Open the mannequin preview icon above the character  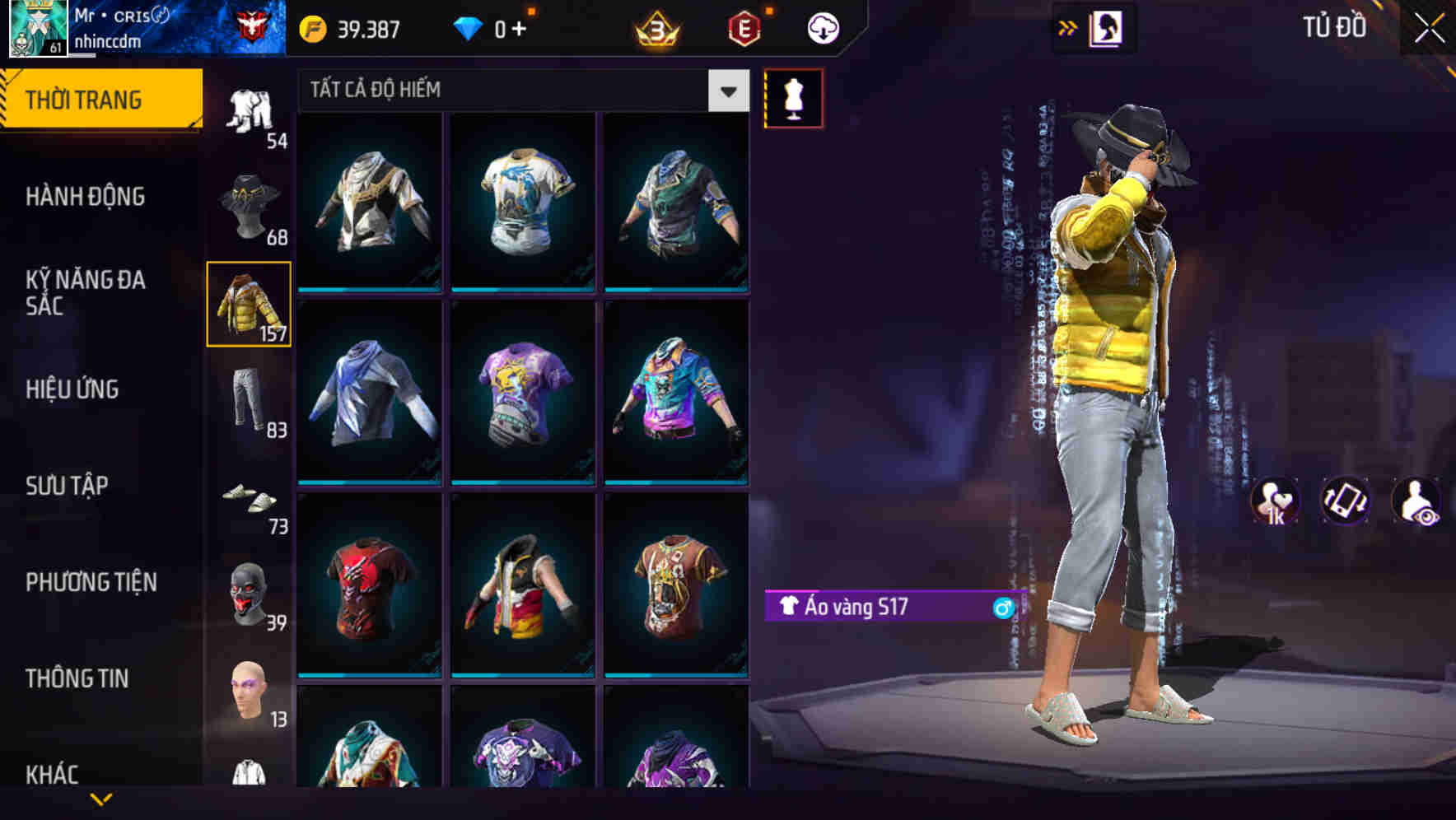pyautogui.click(x=793, y=99)
